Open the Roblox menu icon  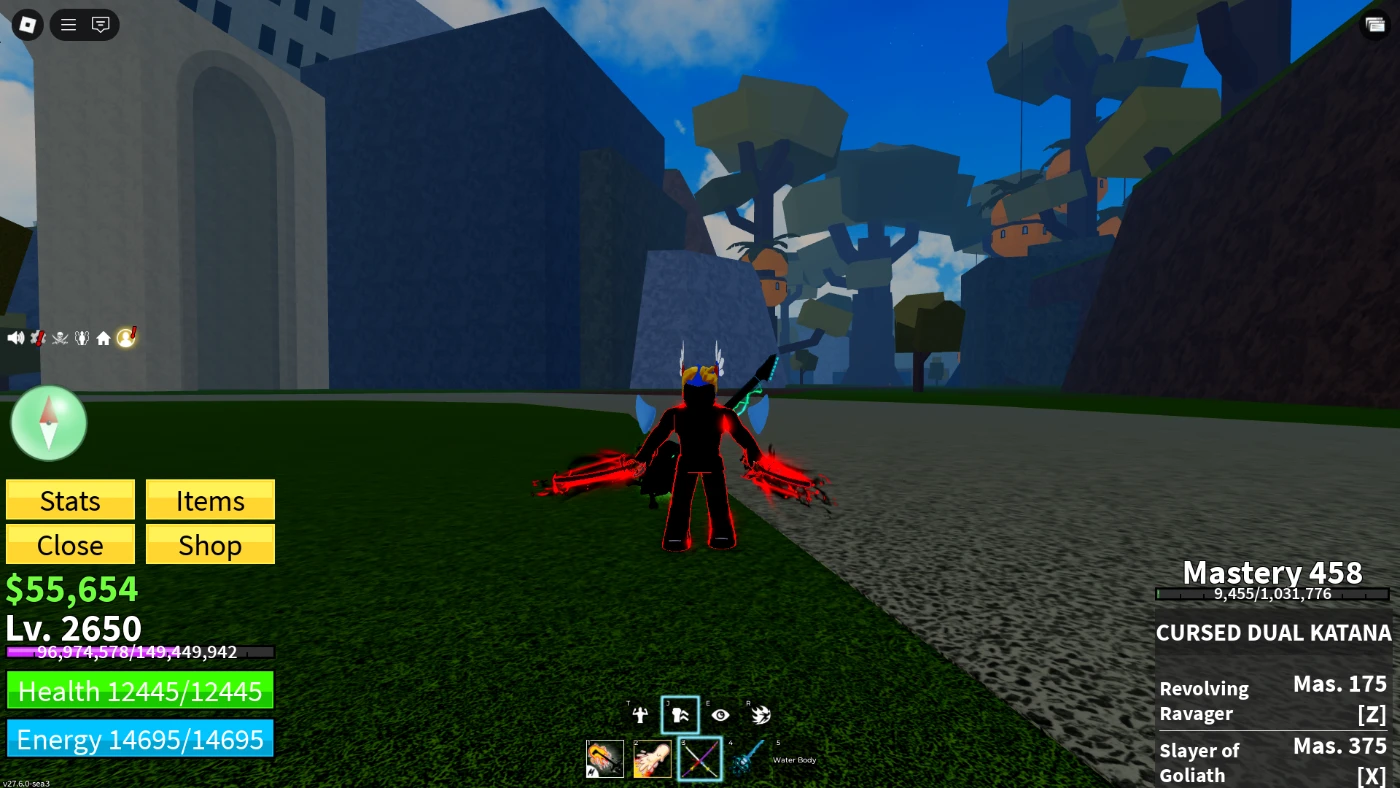[27, 25]
